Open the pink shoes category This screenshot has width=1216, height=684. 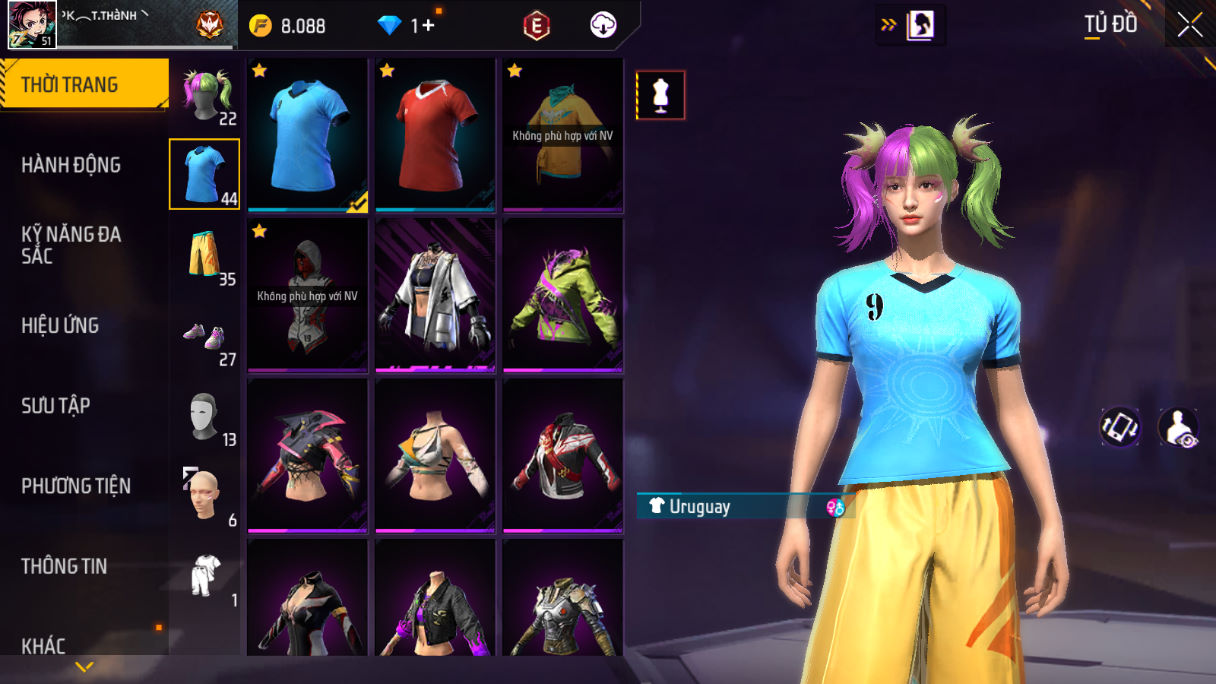(x=205, y=336)
